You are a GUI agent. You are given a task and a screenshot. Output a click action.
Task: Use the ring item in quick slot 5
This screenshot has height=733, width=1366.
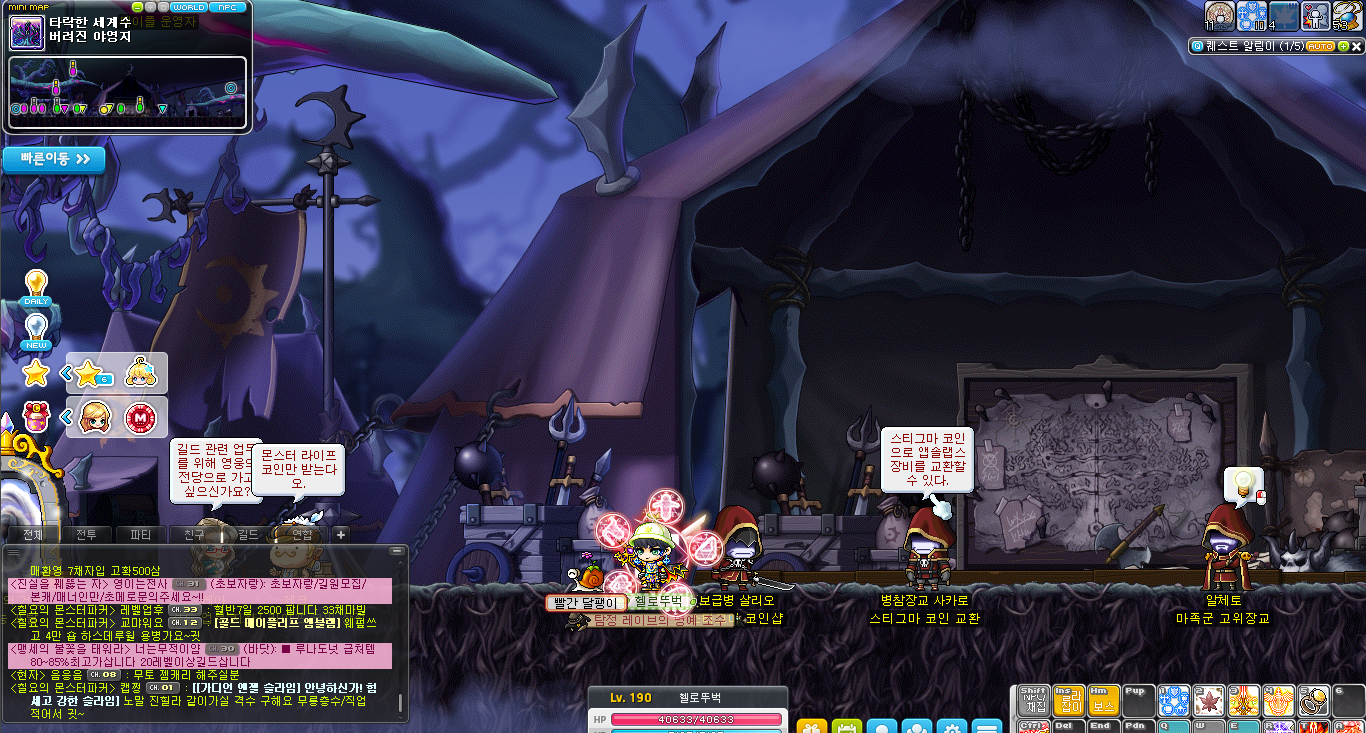(1312, 701)
